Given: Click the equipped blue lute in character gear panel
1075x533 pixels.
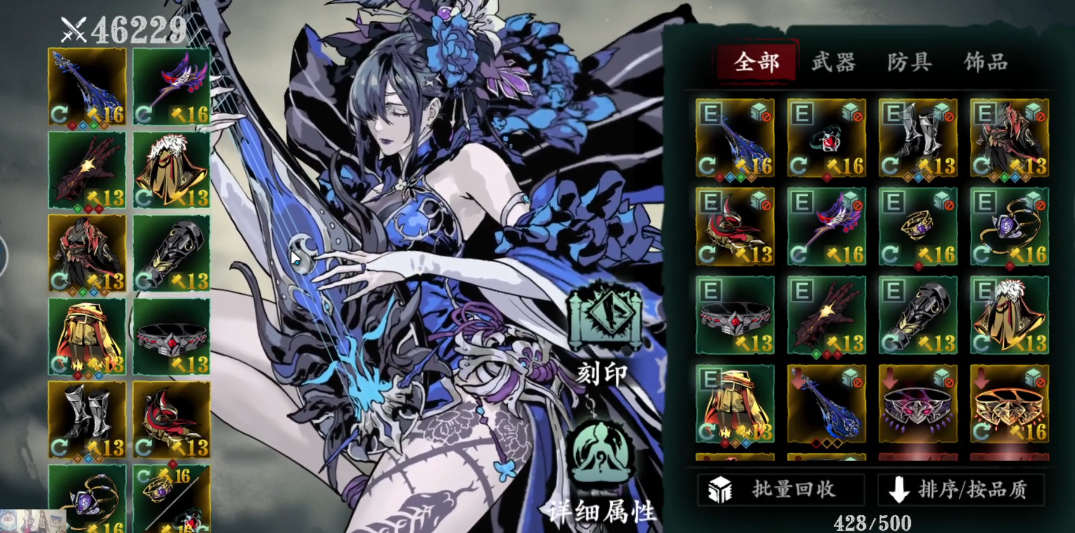Looking at the screenshot, I should coord(87,86).
